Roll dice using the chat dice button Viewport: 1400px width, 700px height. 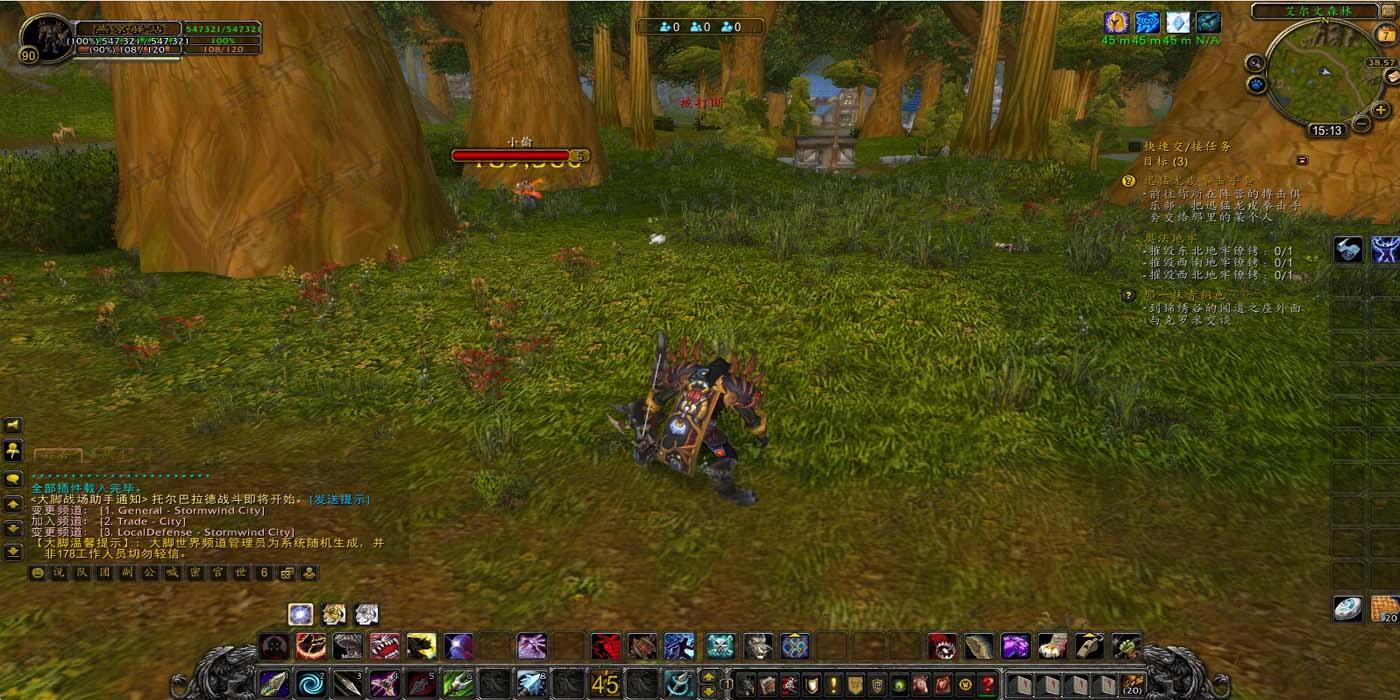click(x=287, y=573)
